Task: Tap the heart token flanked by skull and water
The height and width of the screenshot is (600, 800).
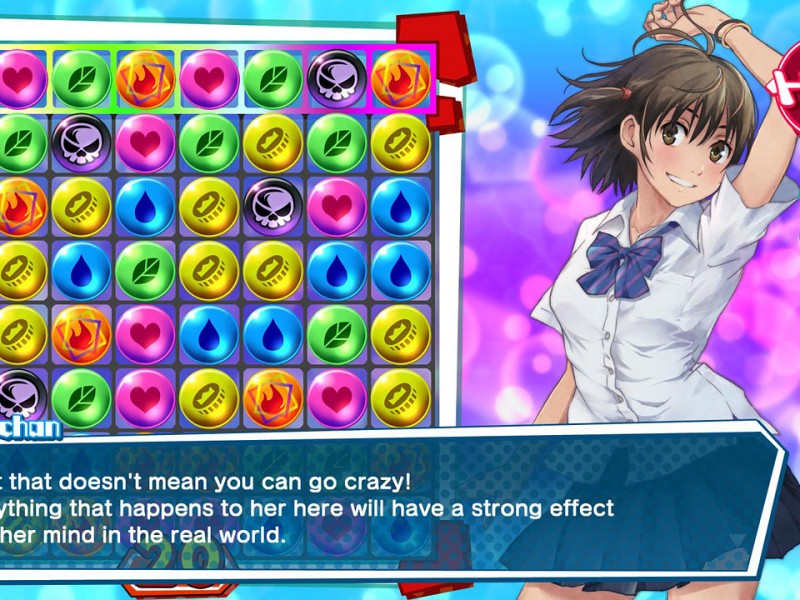Action: pyautogui.click(x=337, y=206)
